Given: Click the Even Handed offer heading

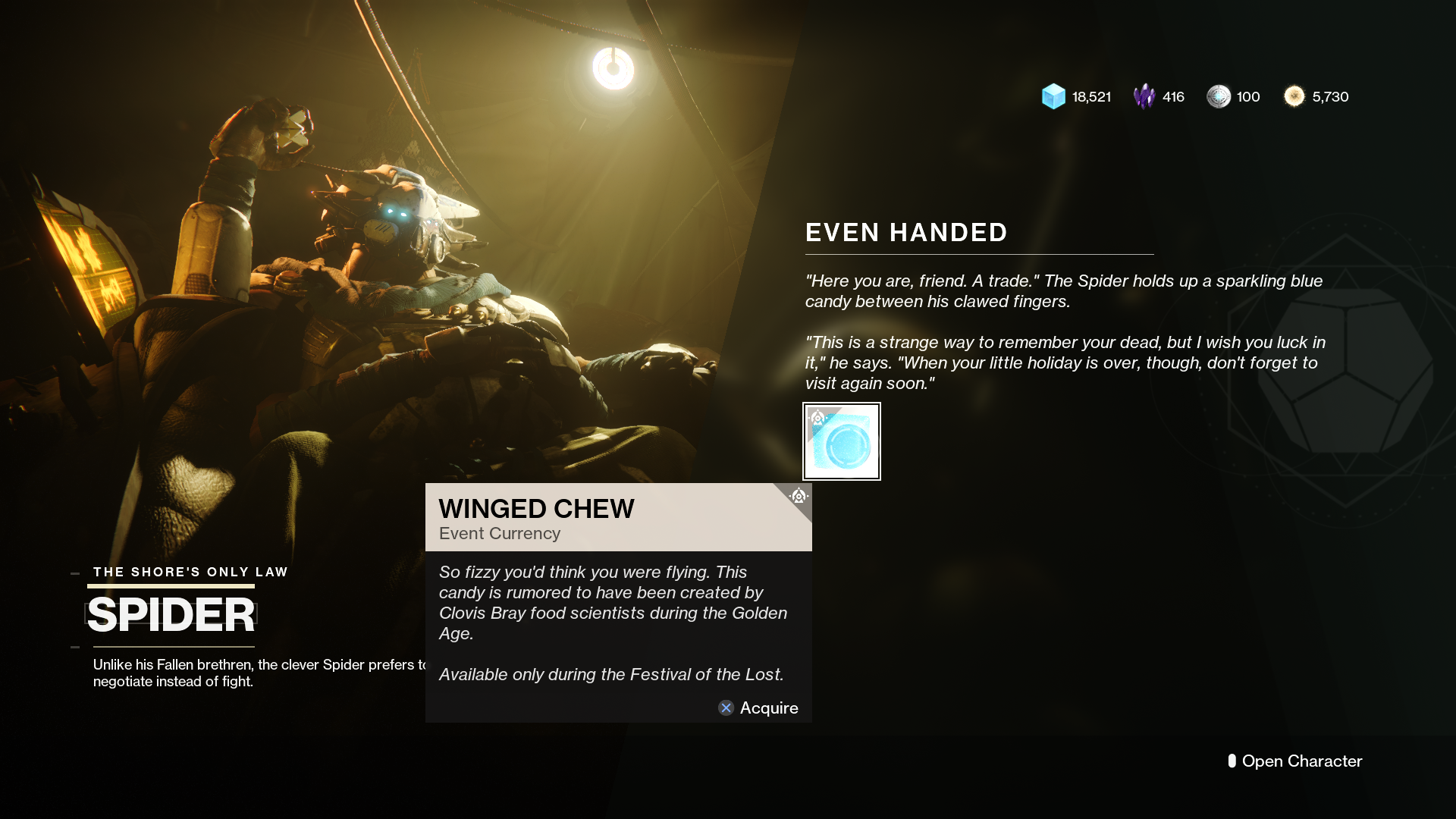Looking at the screenshot, I should click(906, 233).
